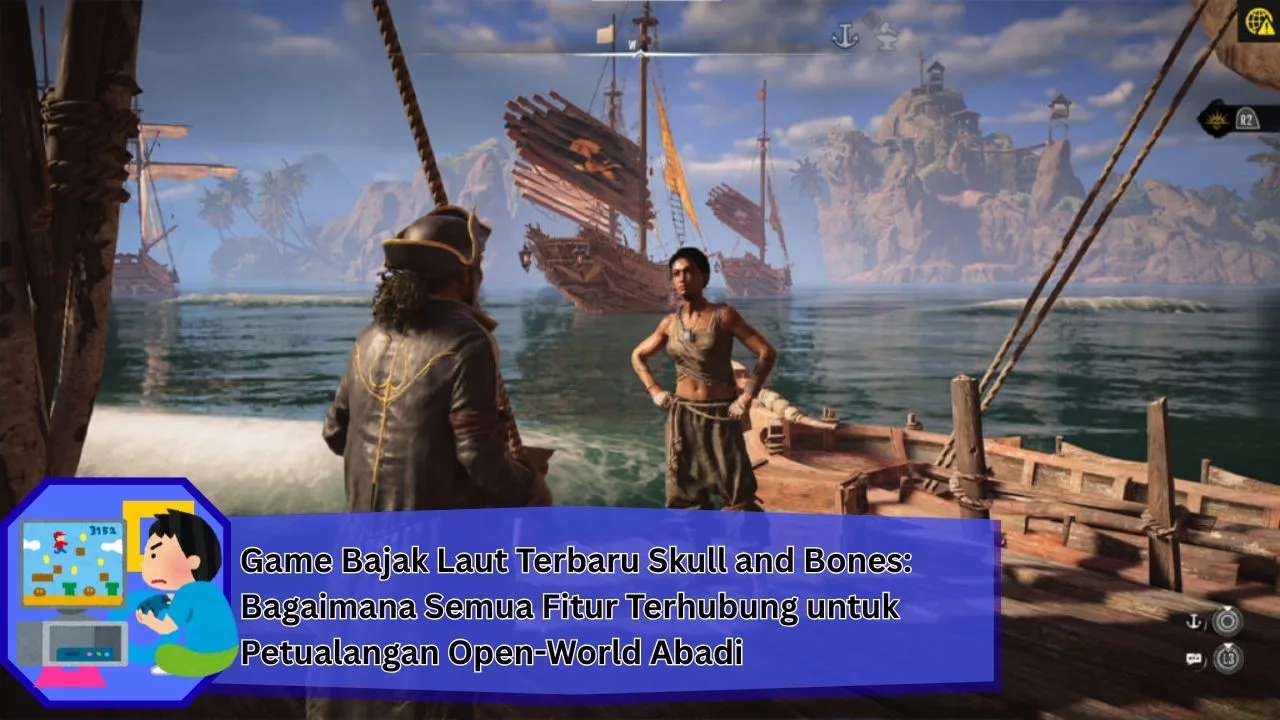This screenshot has width=1280, height=720.
Task: Click the anchor marker on the compass bar
Action: pyautogui.click(x=845, y=37)
